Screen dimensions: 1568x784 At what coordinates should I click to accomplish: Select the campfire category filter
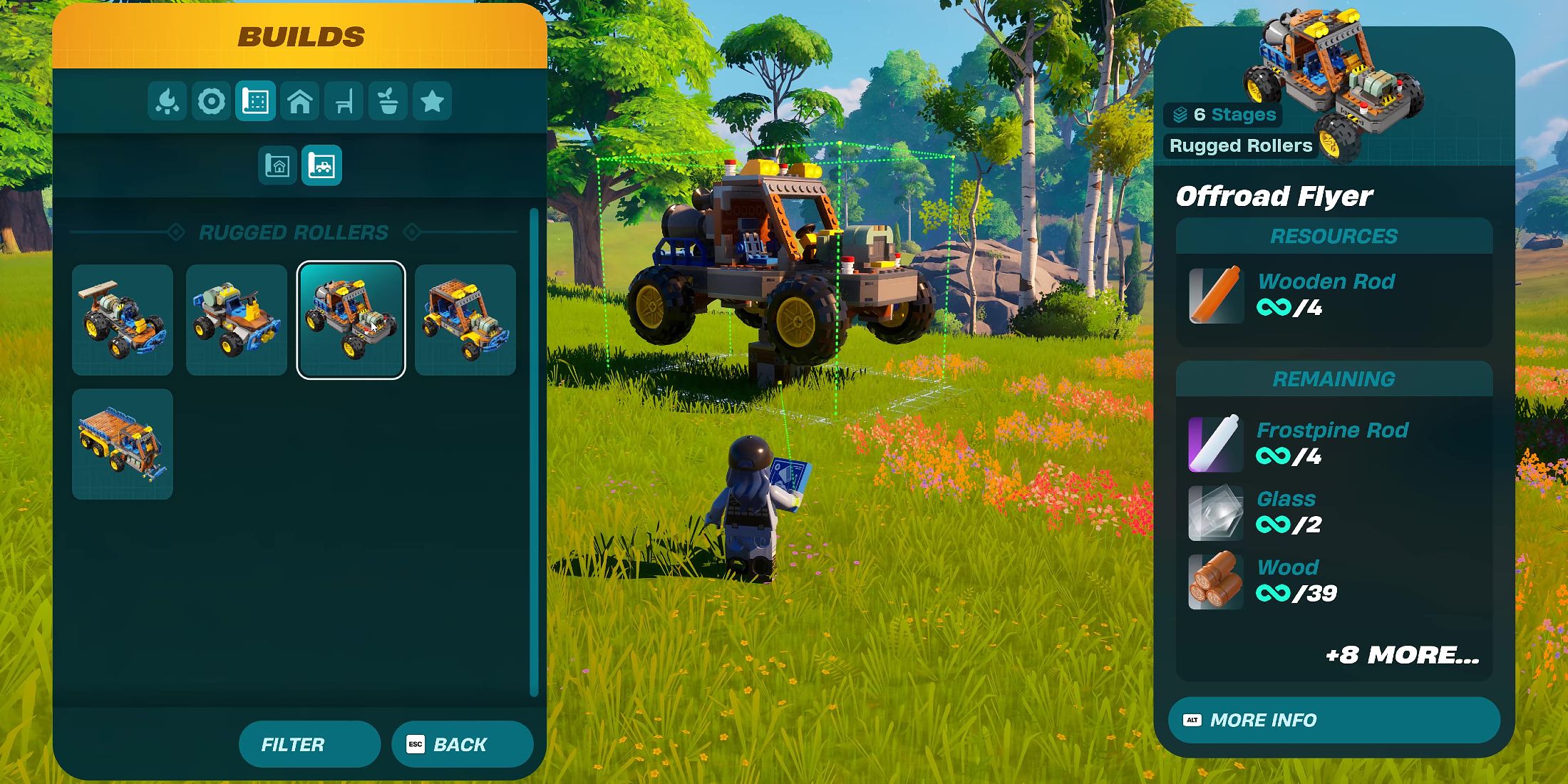coord(167,101)
